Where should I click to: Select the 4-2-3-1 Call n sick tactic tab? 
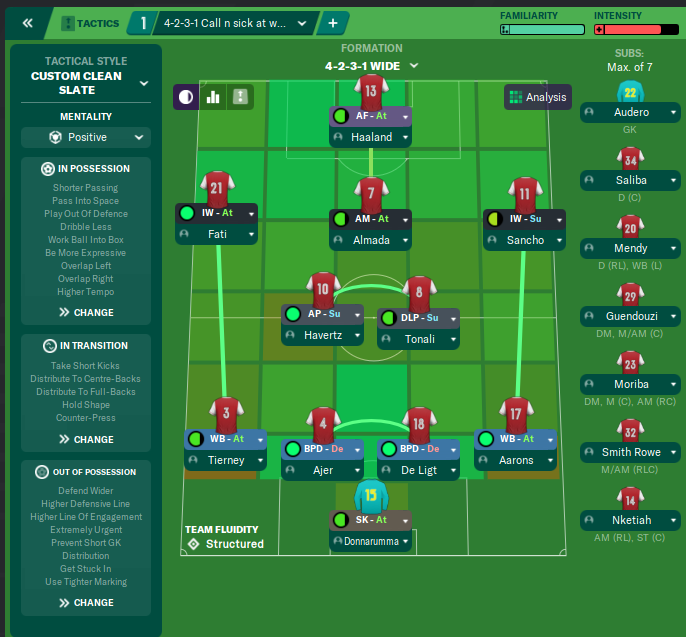(x=233, y=23)
